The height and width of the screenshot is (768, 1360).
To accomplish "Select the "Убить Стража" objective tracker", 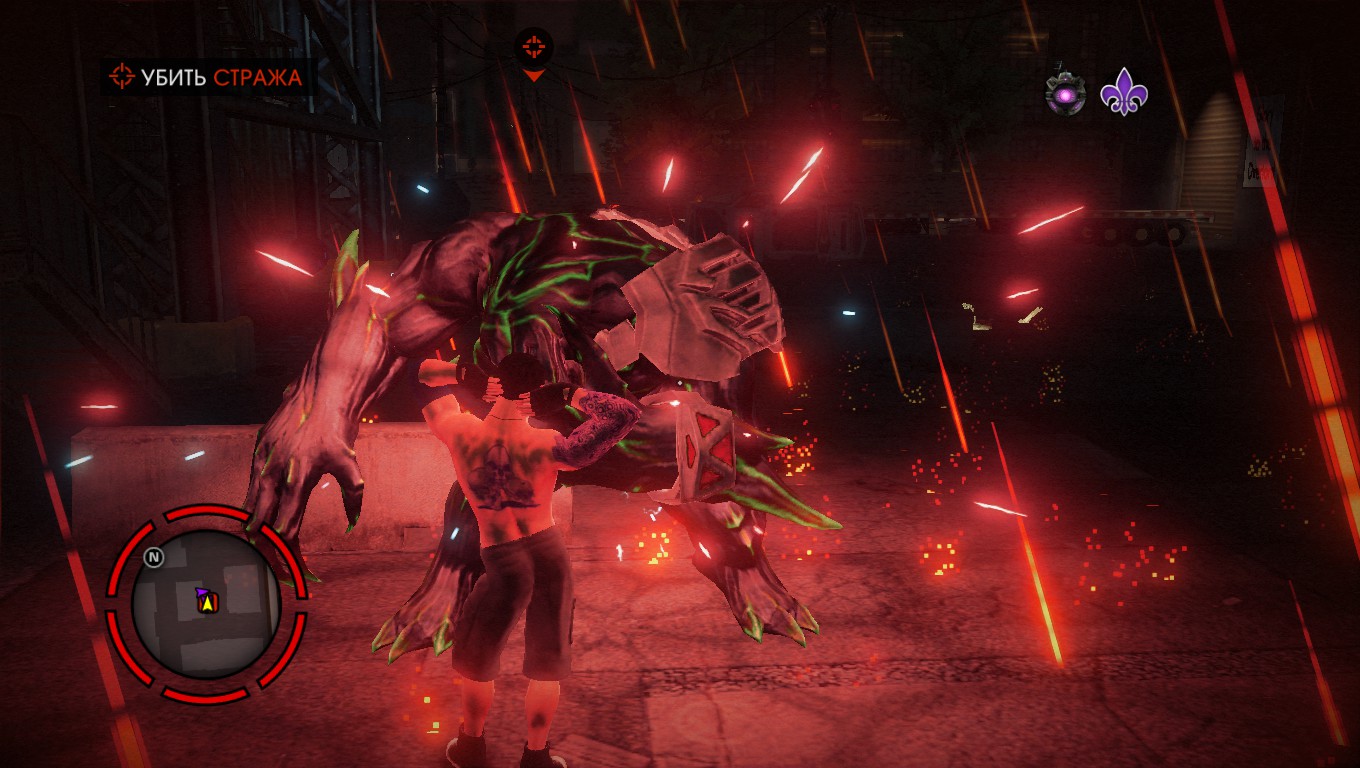I will pos(207,77).
